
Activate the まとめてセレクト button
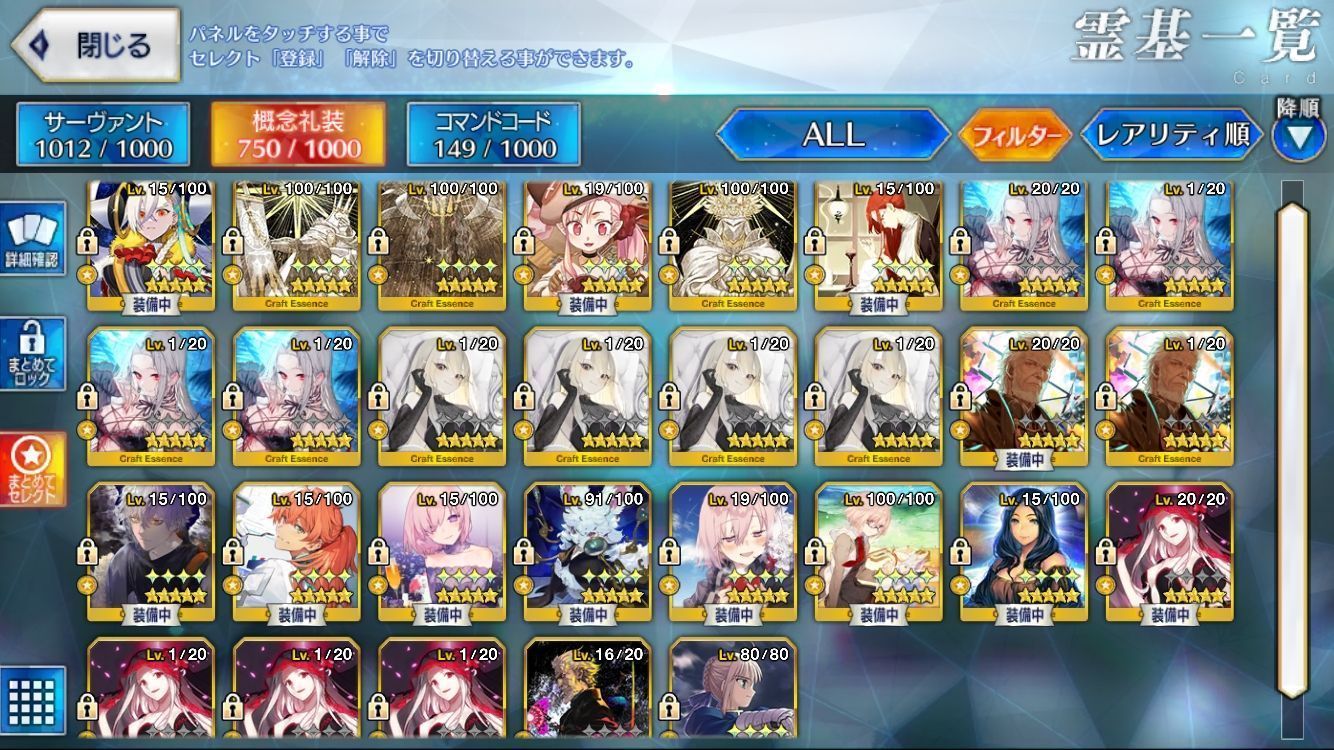point(33,470)
